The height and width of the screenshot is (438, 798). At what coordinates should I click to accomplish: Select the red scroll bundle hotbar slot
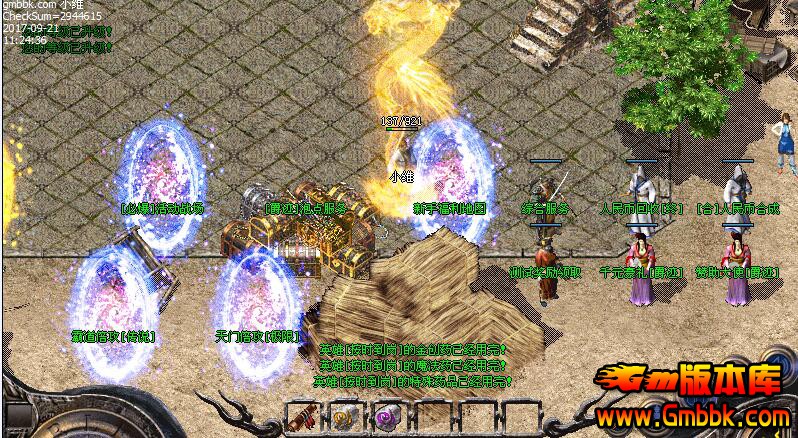tap(303, 417)
